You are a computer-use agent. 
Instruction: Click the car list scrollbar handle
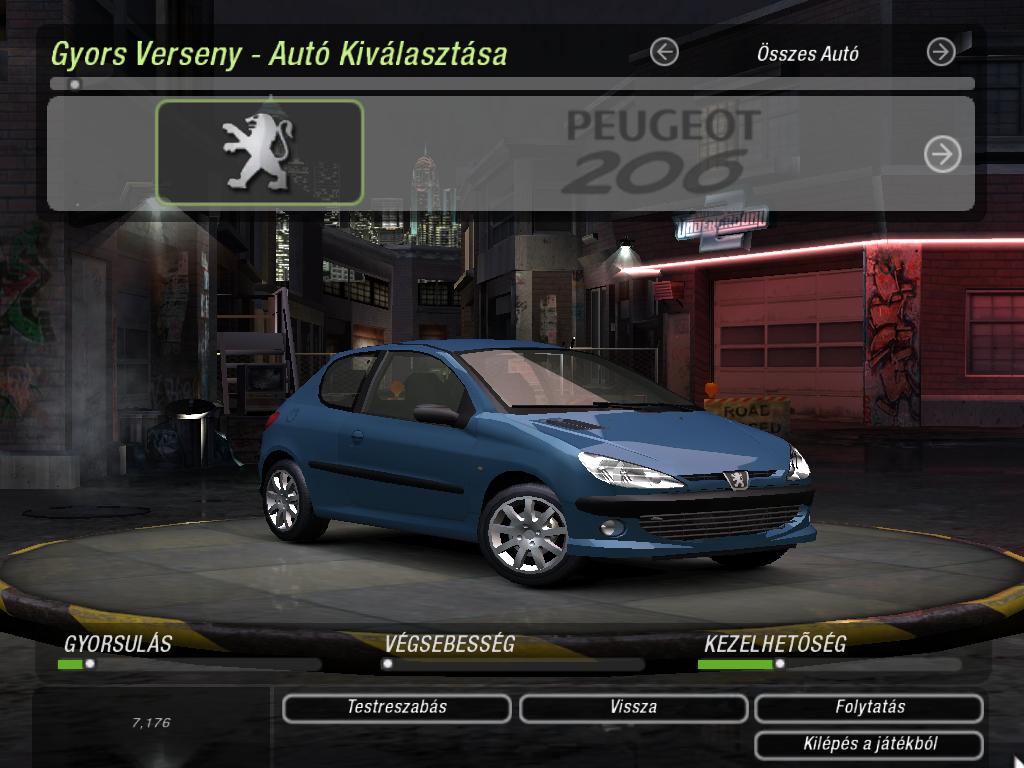75,84
